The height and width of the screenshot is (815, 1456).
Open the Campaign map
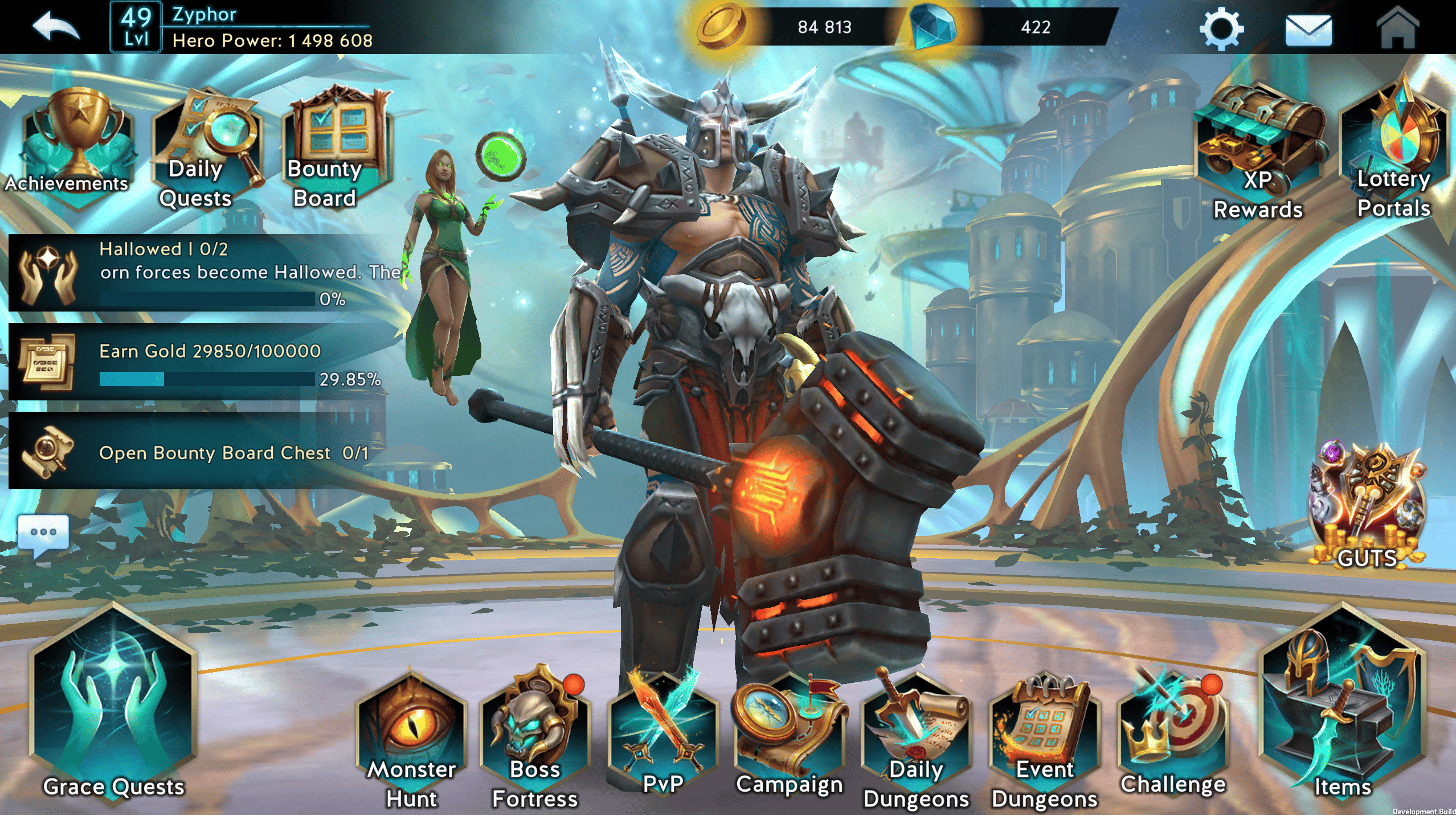click(x=790, y=735)
